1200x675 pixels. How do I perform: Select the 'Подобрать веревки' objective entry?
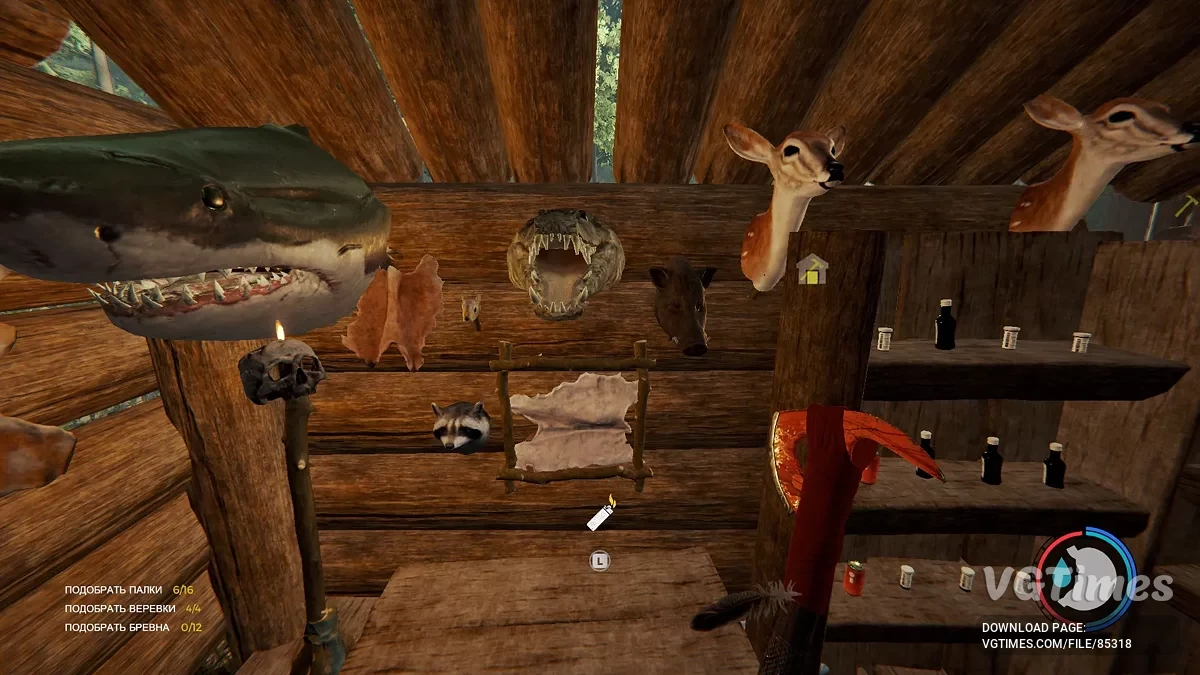132,608
